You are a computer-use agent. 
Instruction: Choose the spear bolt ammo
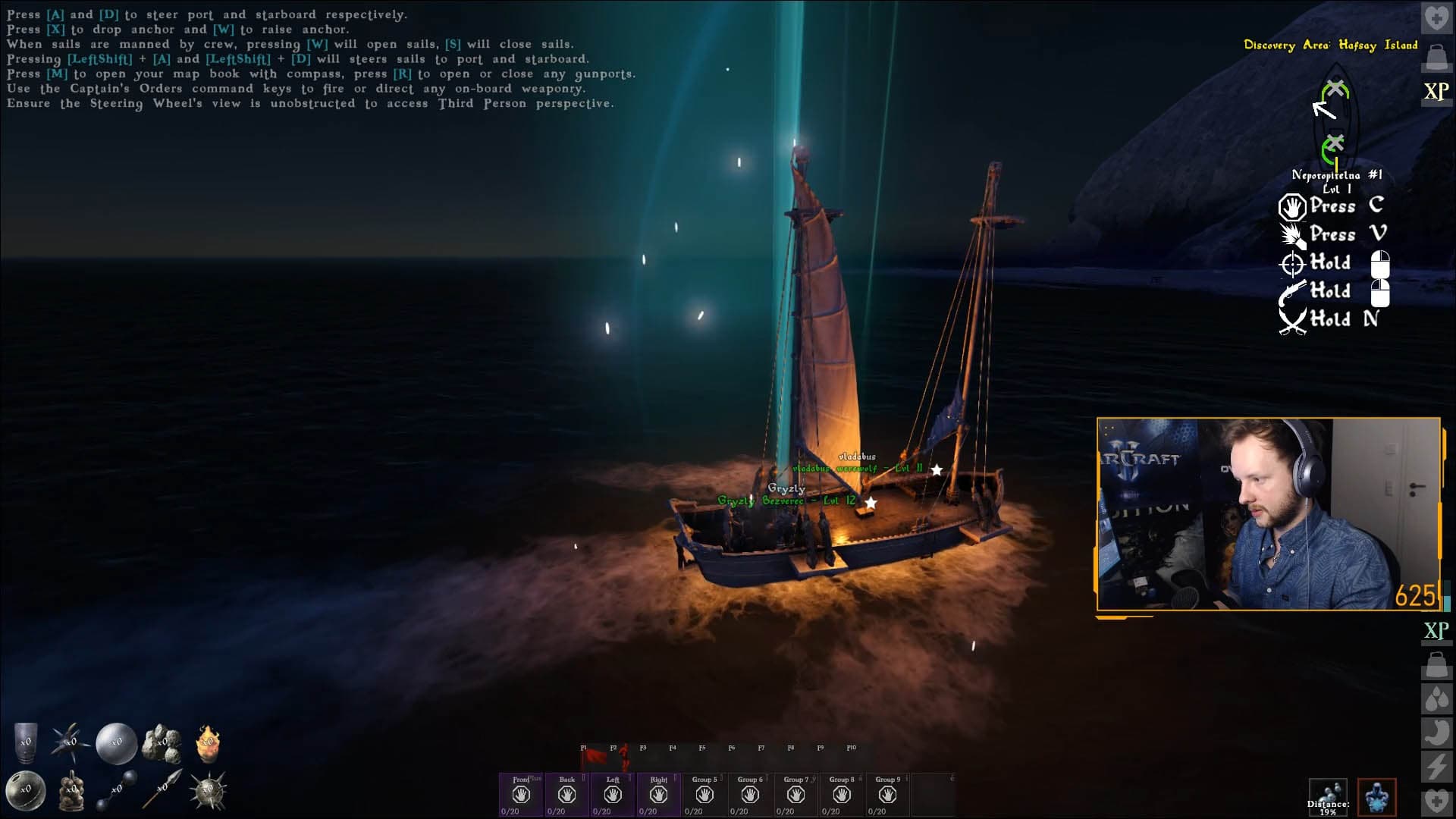click(162, 789)
